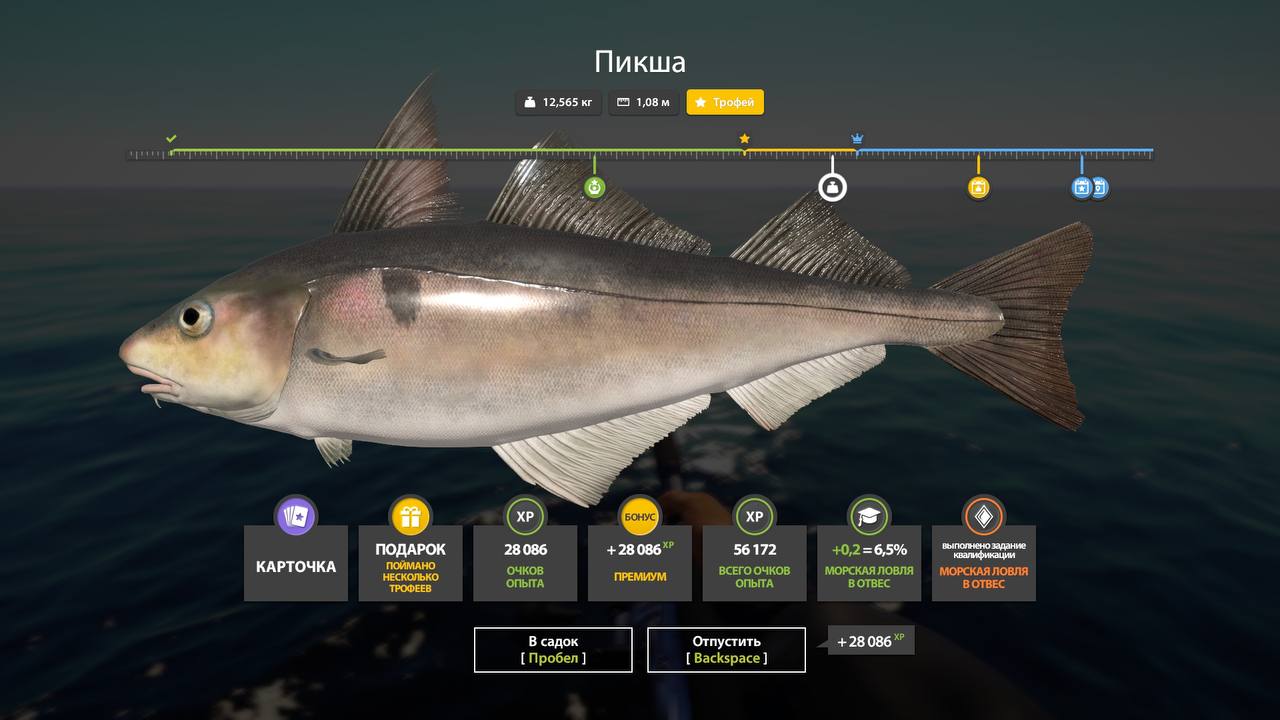Click the yellow gift marker on the ruler

pos(977,186)
